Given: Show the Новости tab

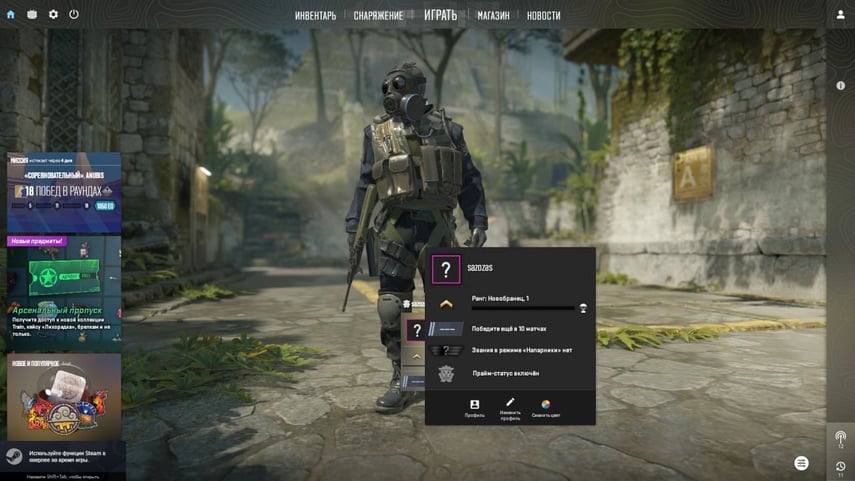Looking at the screenshot, I should pos(543,15).
